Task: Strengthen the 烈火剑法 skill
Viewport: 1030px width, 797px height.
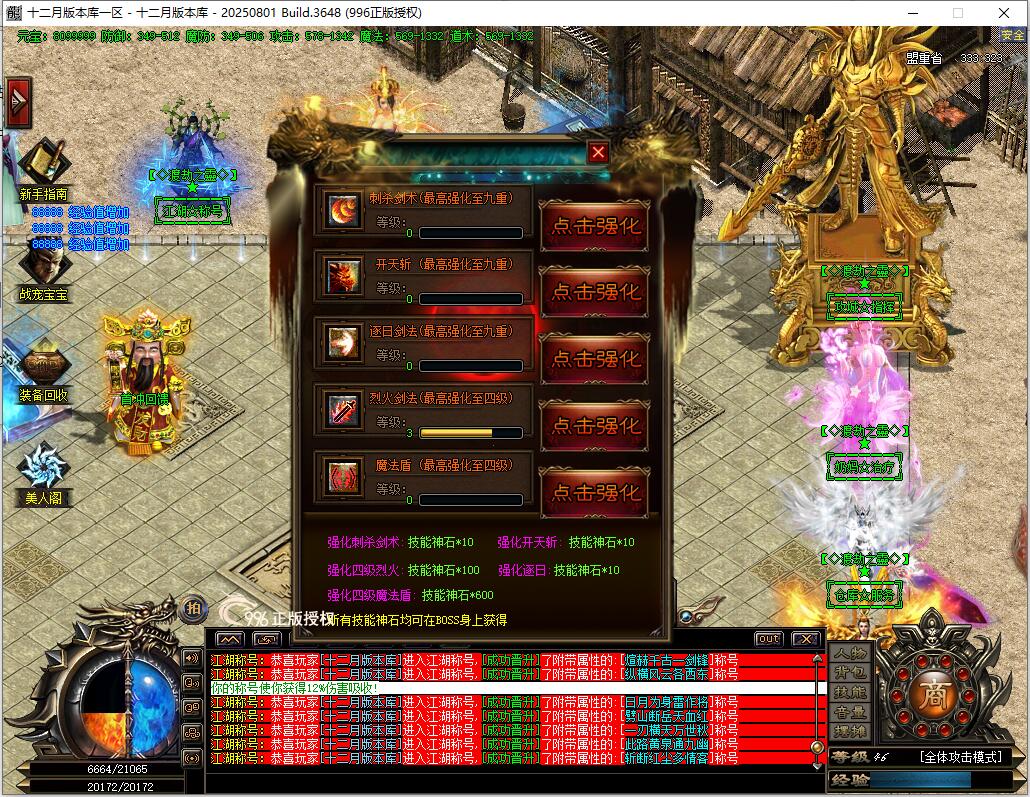Action: click(595, 426)
